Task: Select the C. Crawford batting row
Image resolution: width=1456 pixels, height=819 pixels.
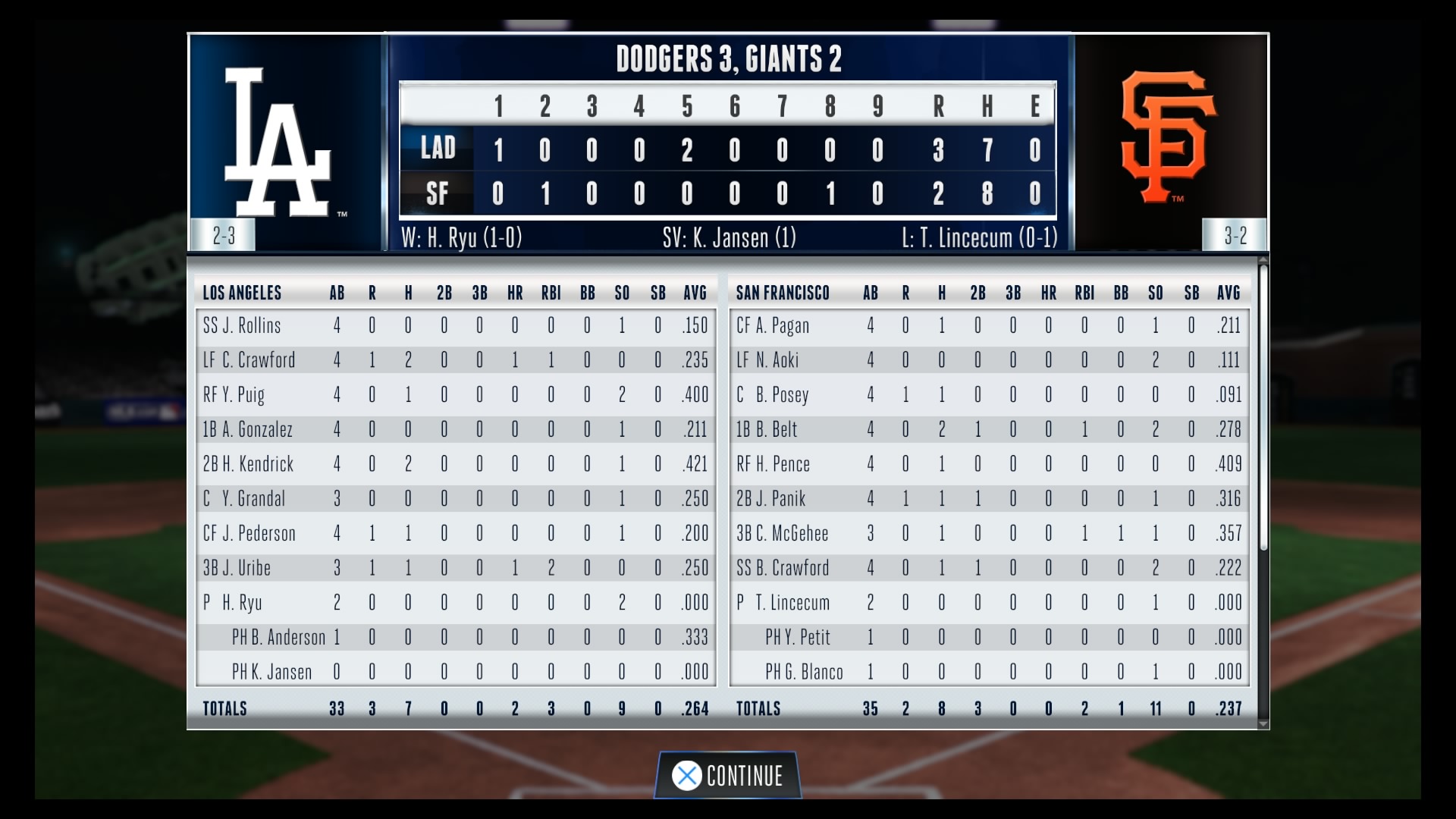Action: click(455, 360)
